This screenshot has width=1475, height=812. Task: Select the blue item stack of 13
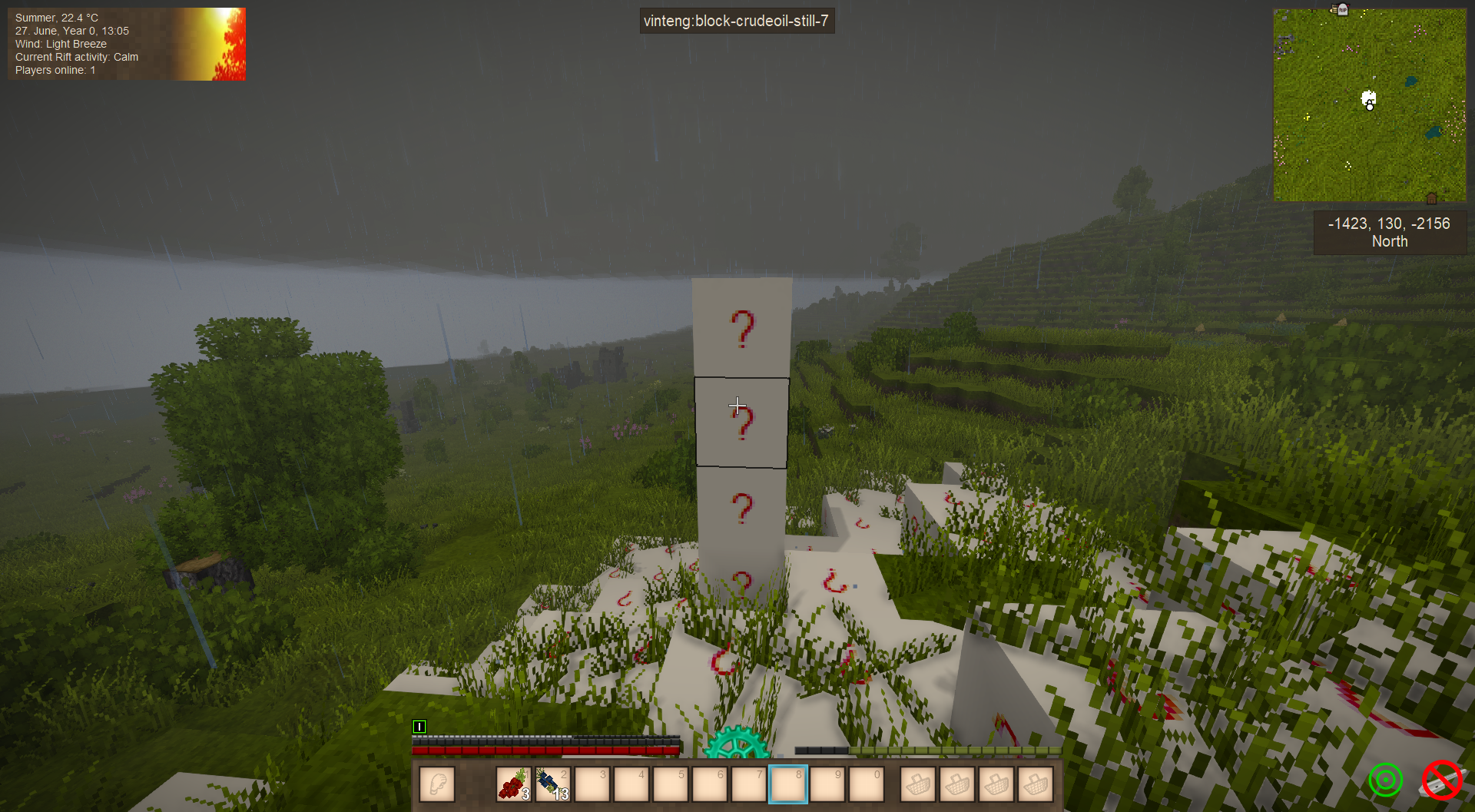(552, 784)
